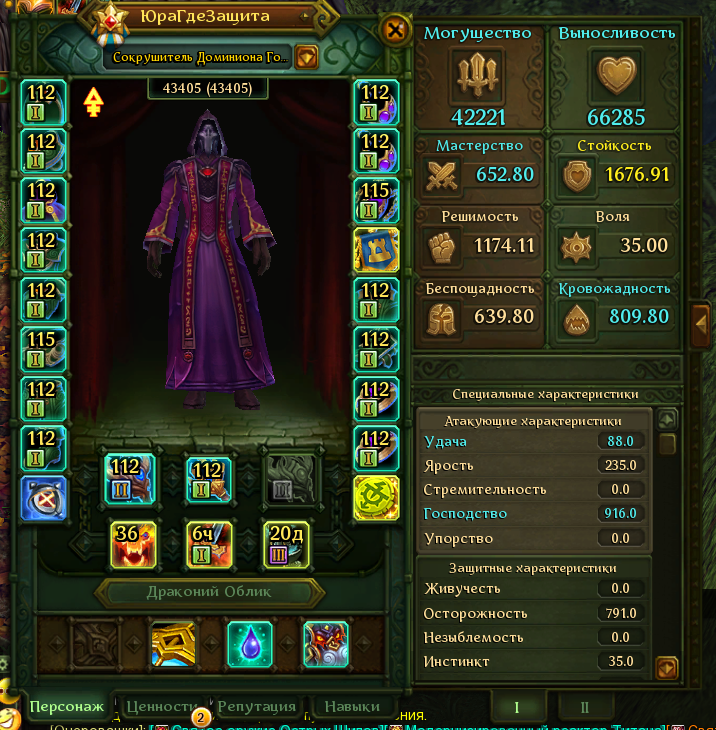This screenshot has width=716, height=730.
Task: Close the character window with the X button
Action: (396, 30)
